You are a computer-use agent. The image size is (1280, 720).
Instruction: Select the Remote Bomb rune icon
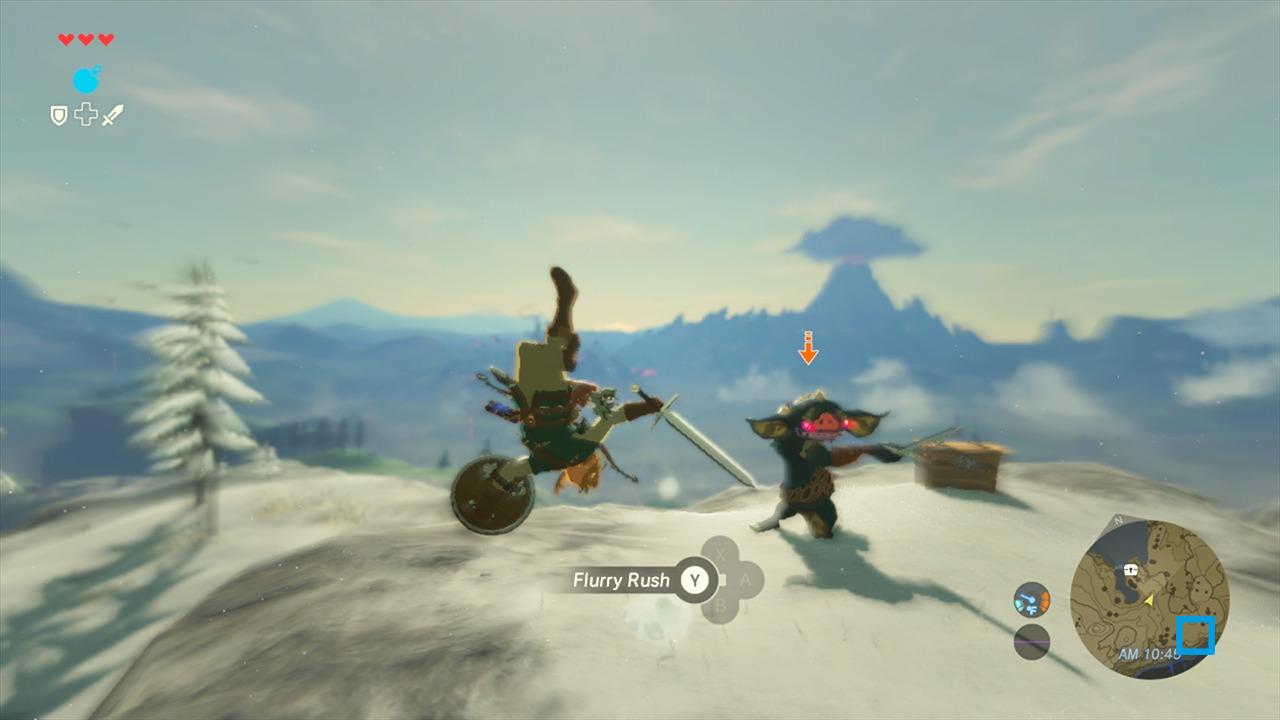[x=86, y=80]
